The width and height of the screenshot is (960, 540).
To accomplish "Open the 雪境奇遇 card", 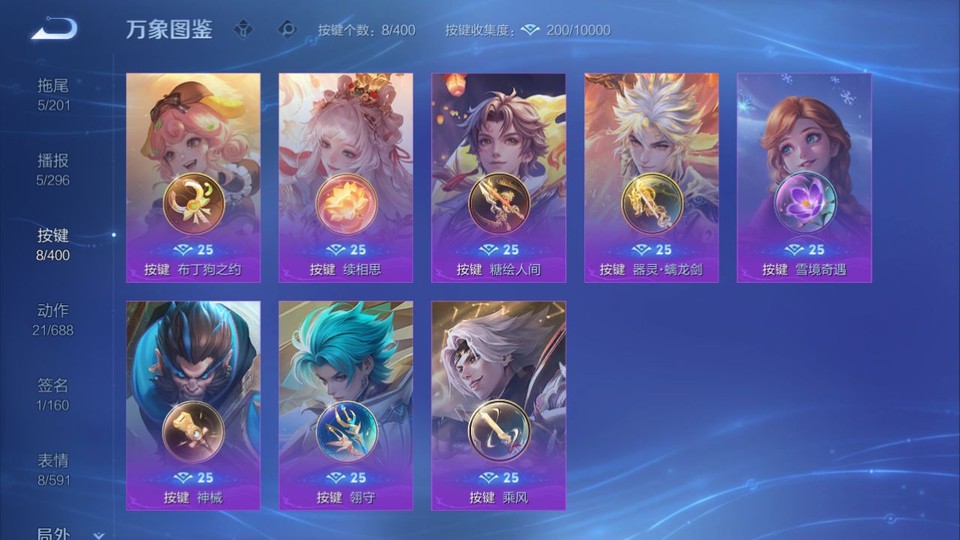I will pyautogui.click(x=804, y=177).
